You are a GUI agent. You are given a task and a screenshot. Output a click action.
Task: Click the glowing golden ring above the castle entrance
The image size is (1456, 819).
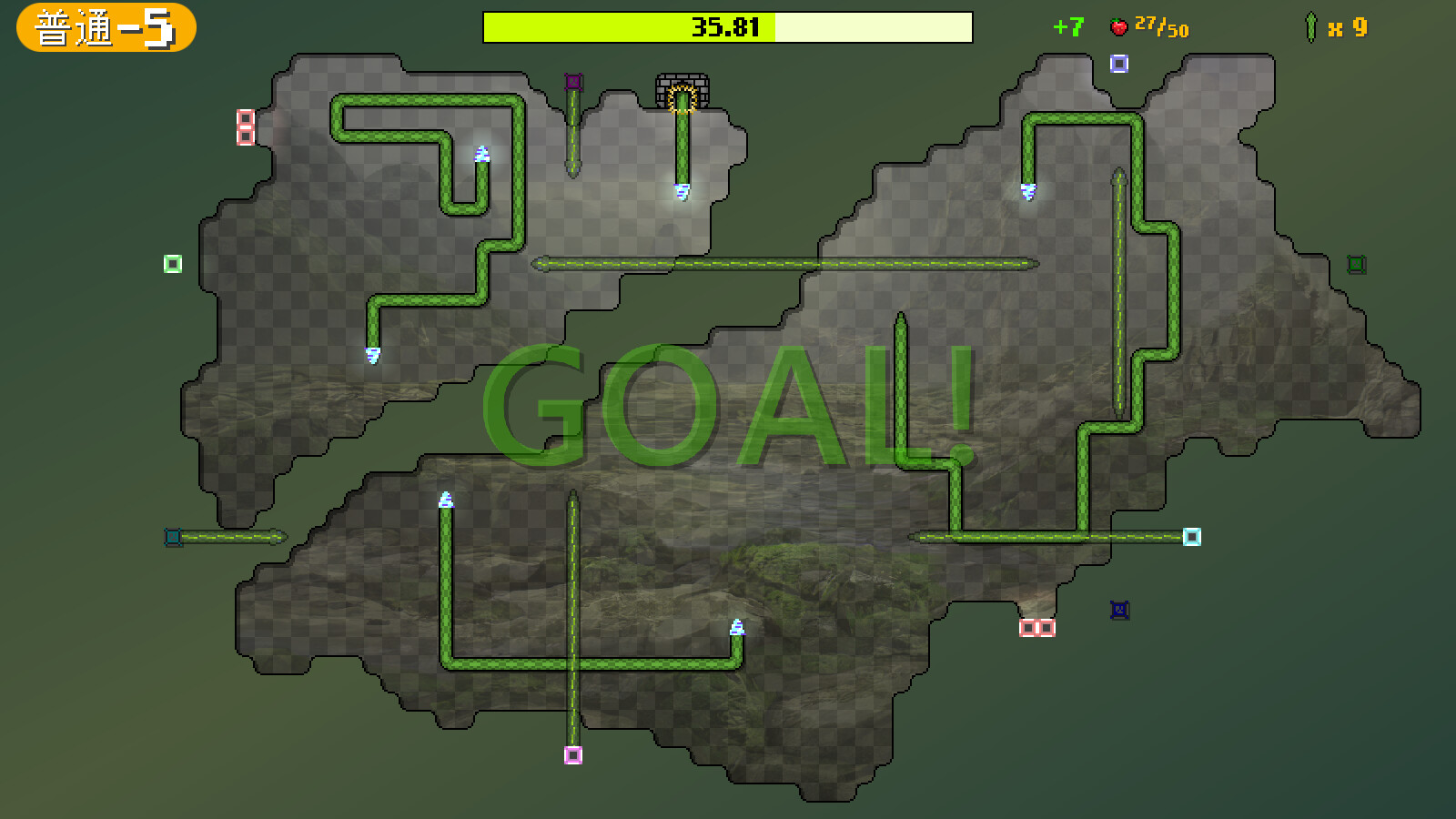(x=681, y=97)
